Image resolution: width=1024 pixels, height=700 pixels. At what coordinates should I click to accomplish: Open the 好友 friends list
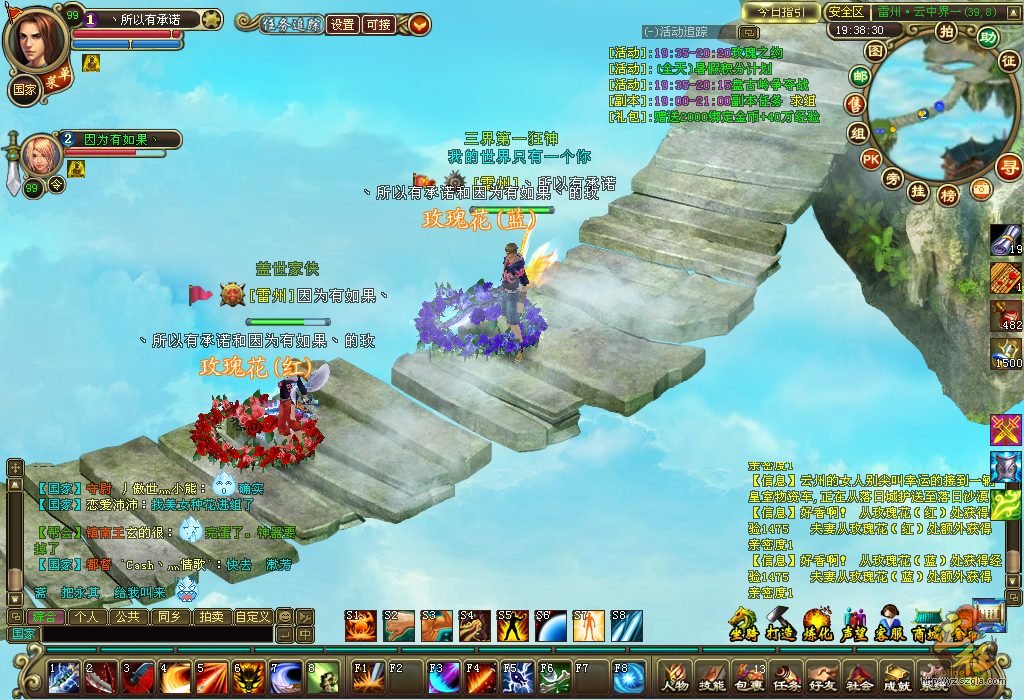coord(821,675)
